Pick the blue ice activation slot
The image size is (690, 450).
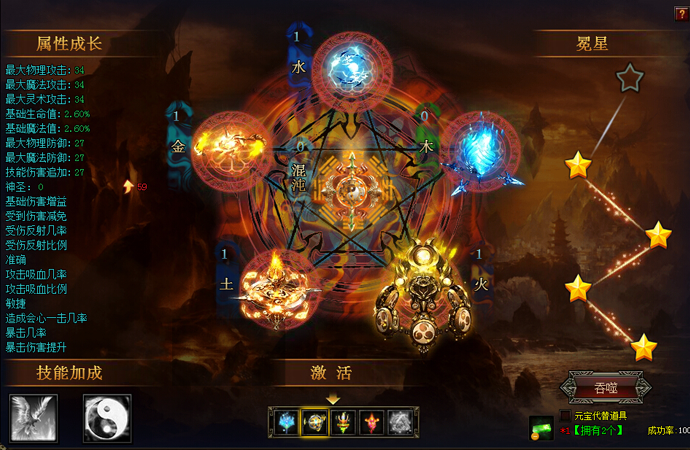(x=287, y=422)
